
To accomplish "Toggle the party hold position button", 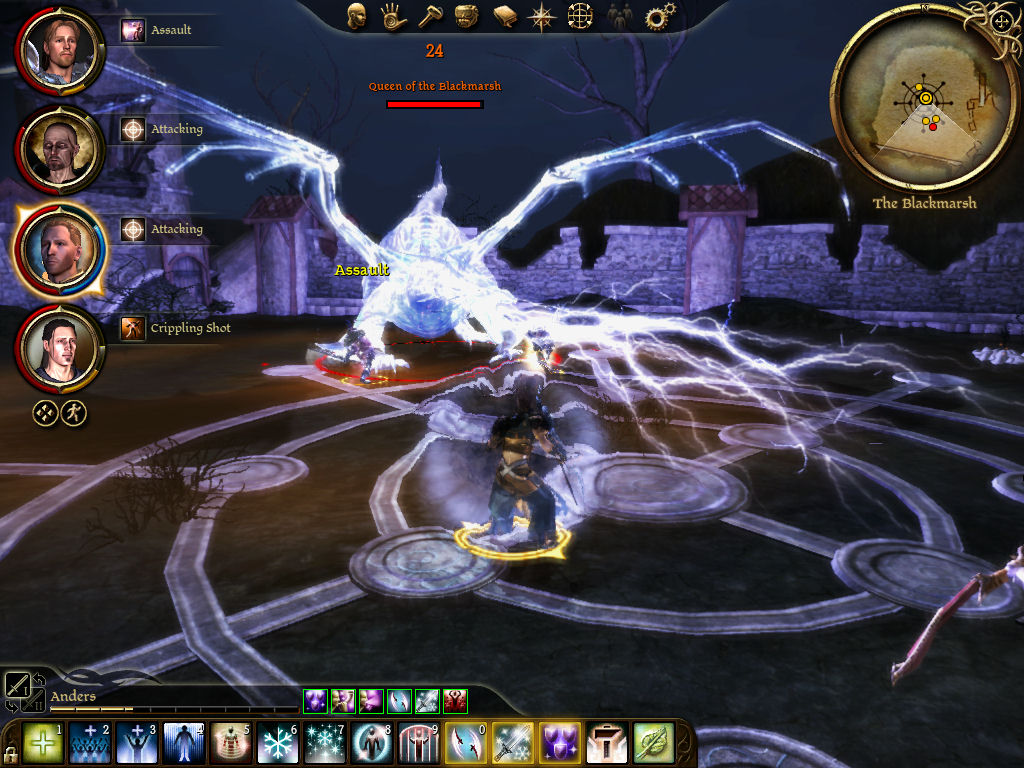I will click(x=73, y=412).
